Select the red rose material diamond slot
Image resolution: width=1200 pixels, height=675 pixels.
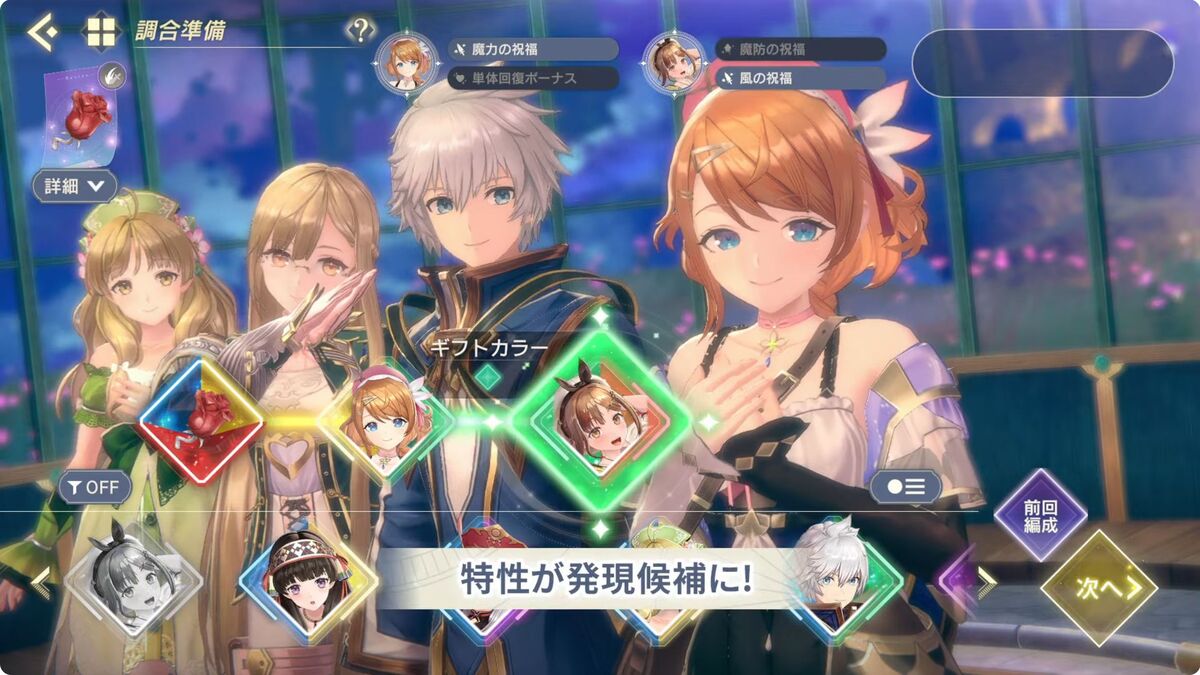(x=201, y=420)
